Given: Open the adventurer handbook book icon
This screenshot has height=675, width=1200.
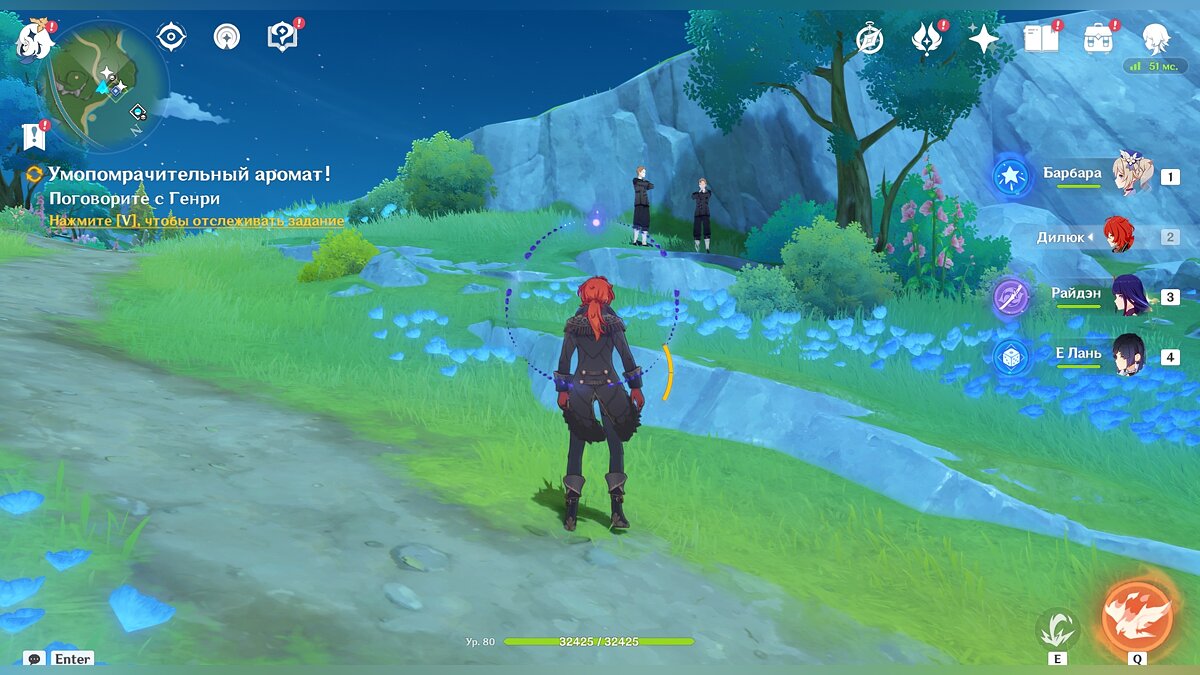Looking at the screenshot, I should coord(1041,39).
